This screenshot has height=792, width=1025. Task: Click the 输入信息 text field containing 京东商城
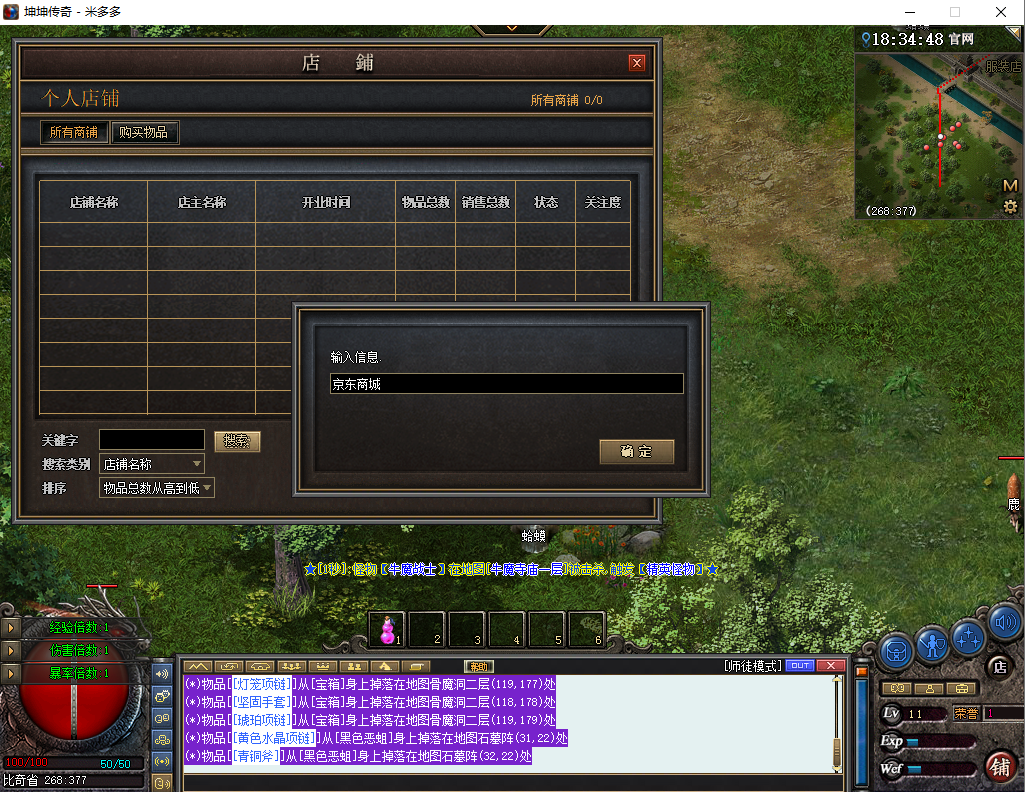click(x=506, y=384)
